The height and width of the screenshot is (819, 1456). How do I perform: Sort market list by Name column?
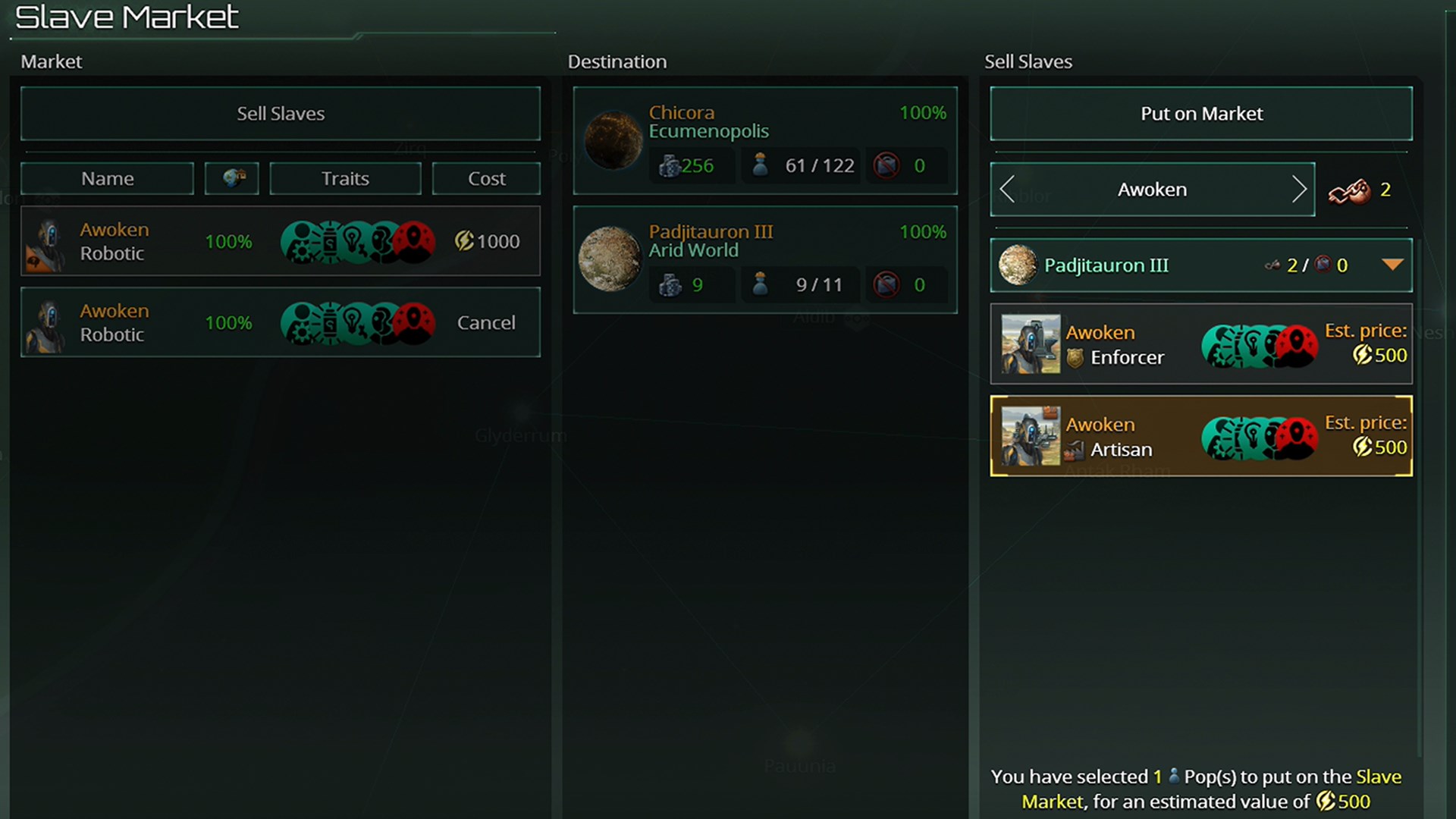coord(107,179)
